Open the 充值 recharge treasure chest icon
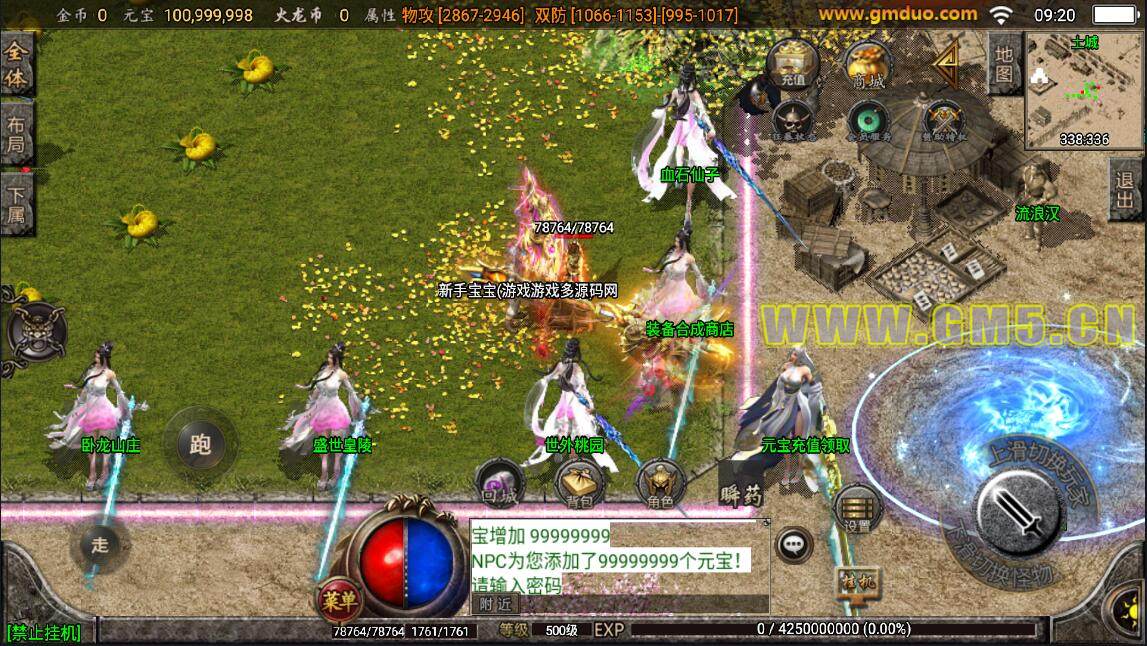Screen dimensions: 1147x646 point(792,66)
